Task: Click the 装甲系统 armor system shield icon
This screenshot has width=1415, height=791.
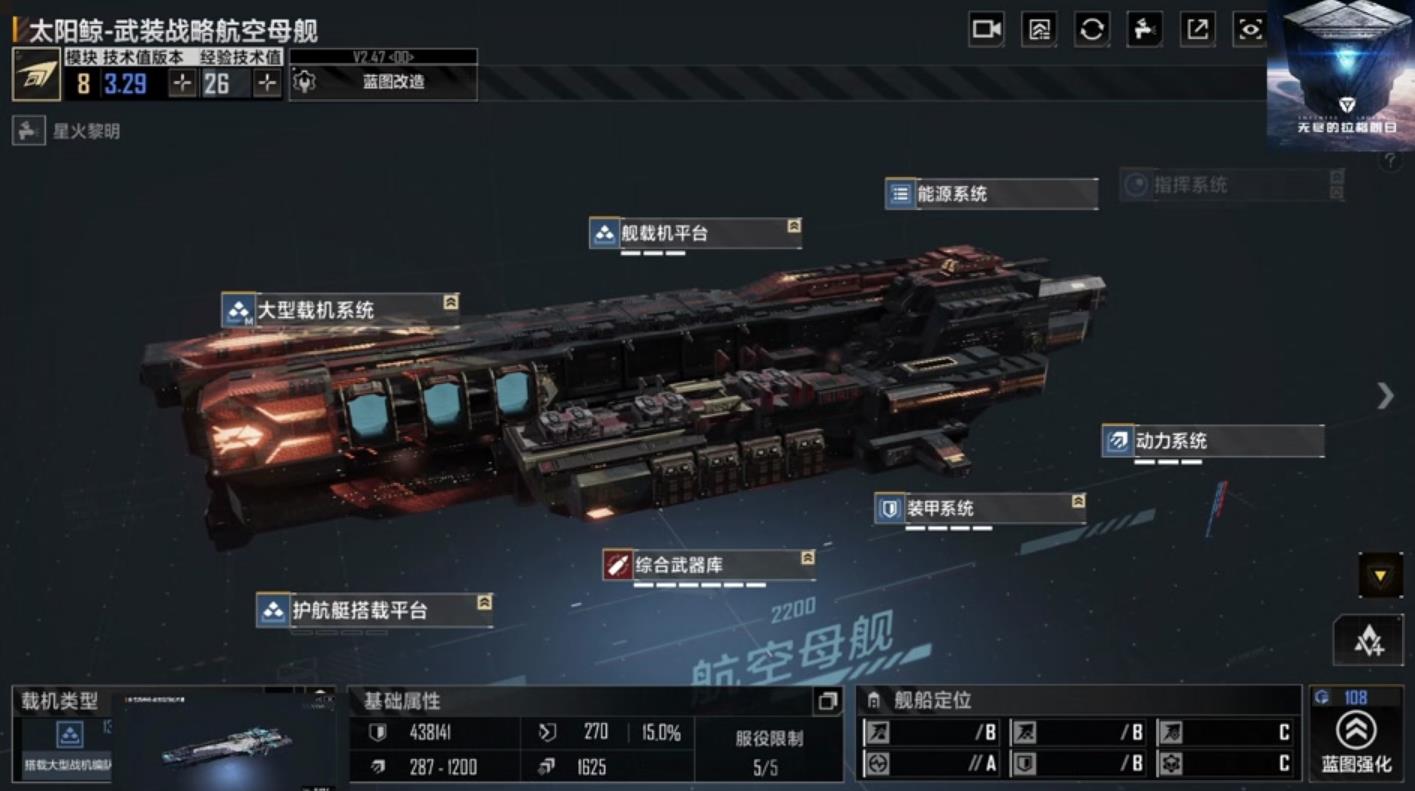Action: click(x=891, y=508)
